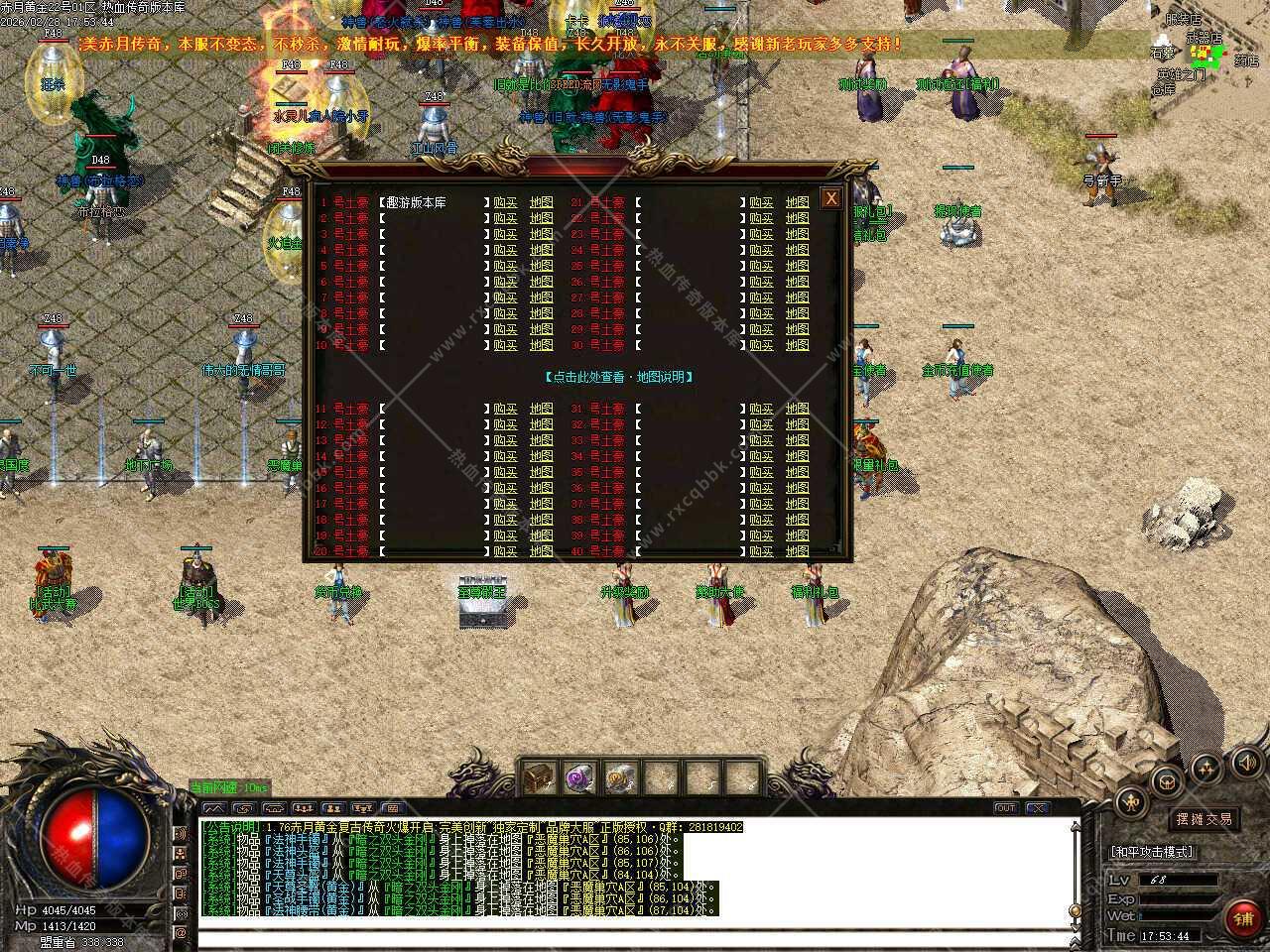Click 购买 for row 21 号土豪

761,202
